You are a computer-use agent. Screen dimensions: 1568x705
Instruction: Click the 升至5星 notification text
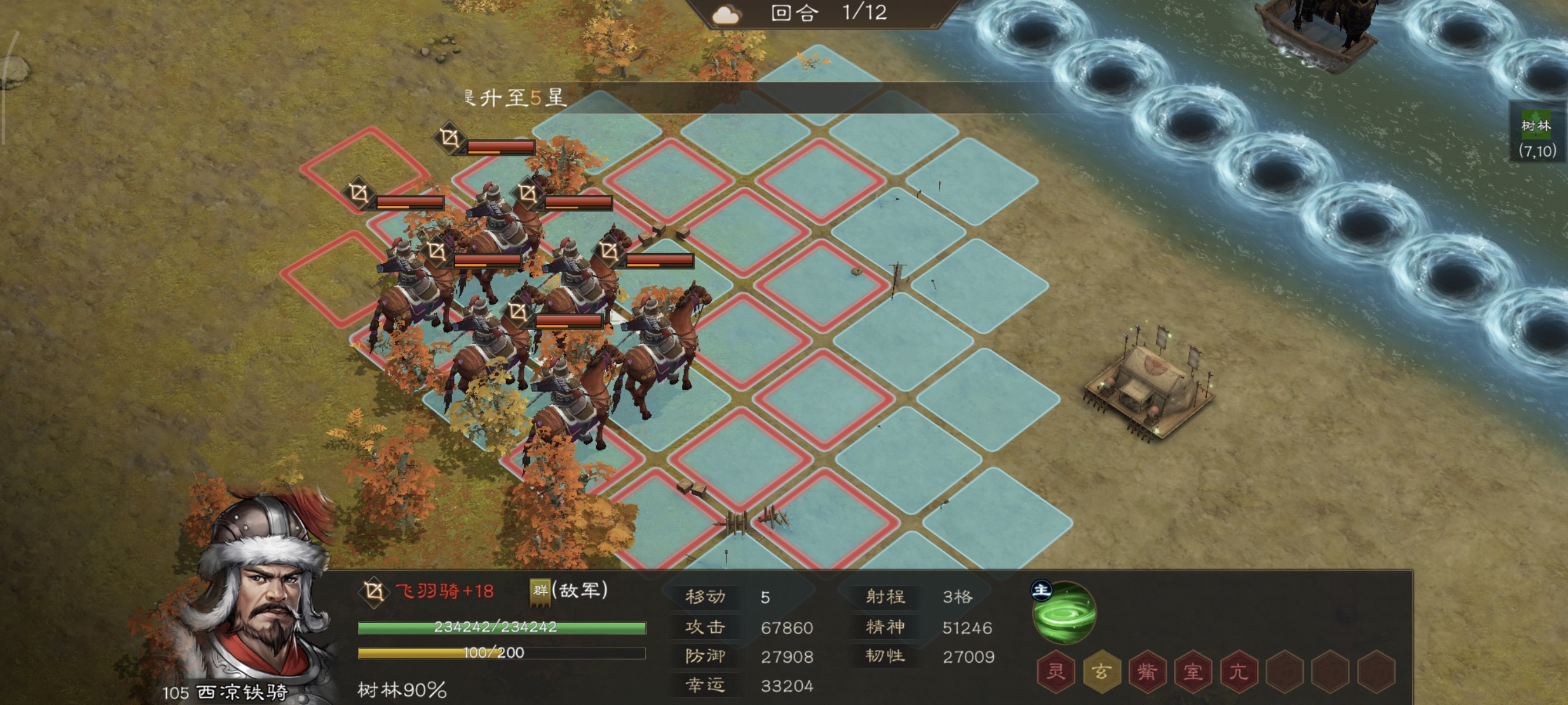(514, 99)
